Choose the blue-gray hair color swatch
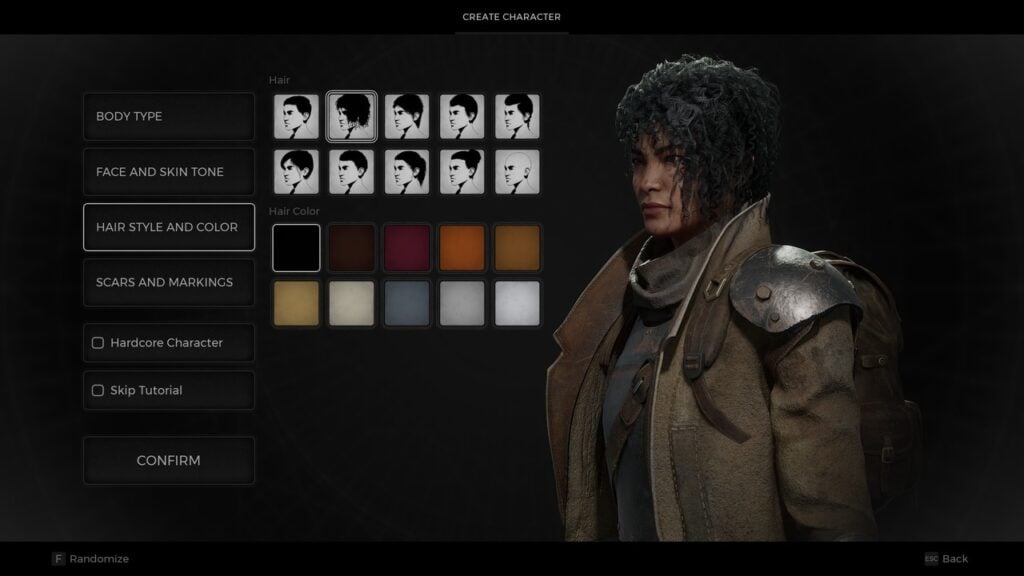The width and height of the screenshot is (1024, 576). coord(407,303)
